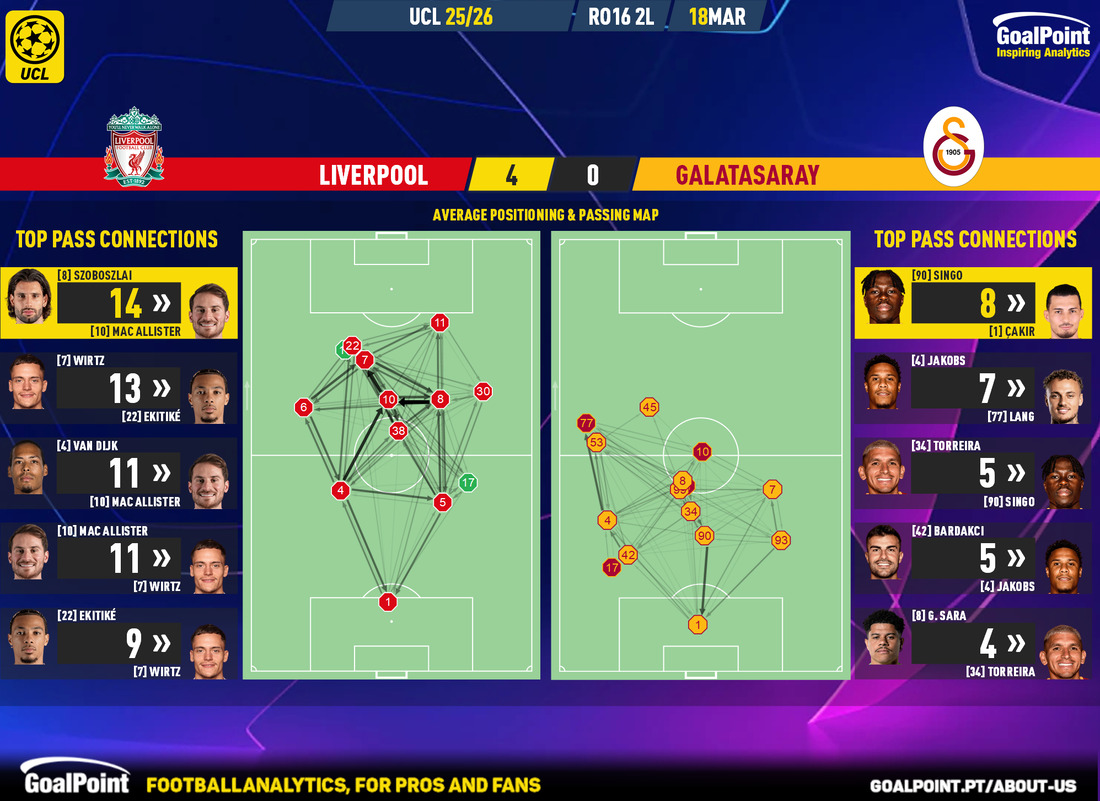Image resolution: width=1100 pixels, height=801 pixels.
Task: Select the Singo to Çakir connection row
Action: point(975,303)
